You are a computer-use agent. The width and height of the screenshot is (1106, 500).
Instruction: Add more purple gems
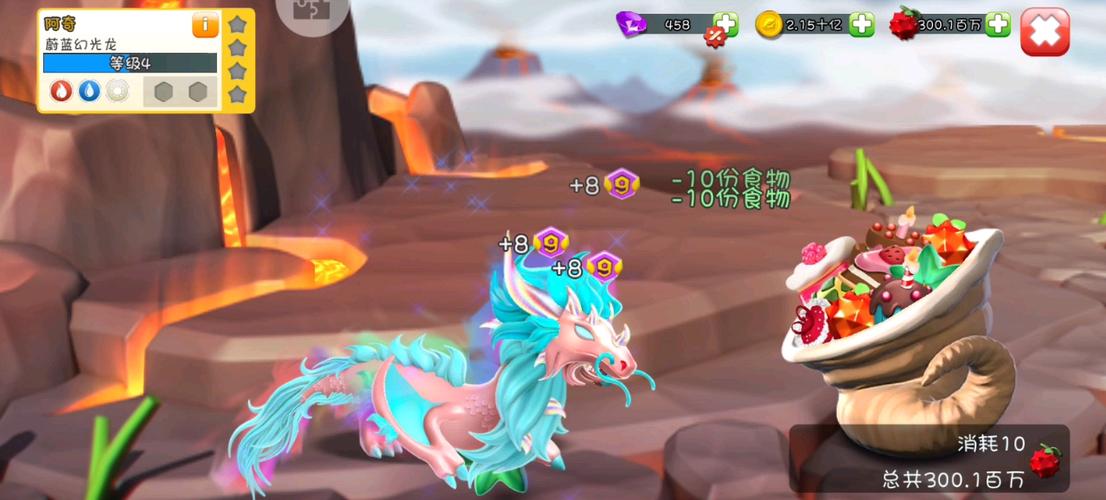coord(726,24)
